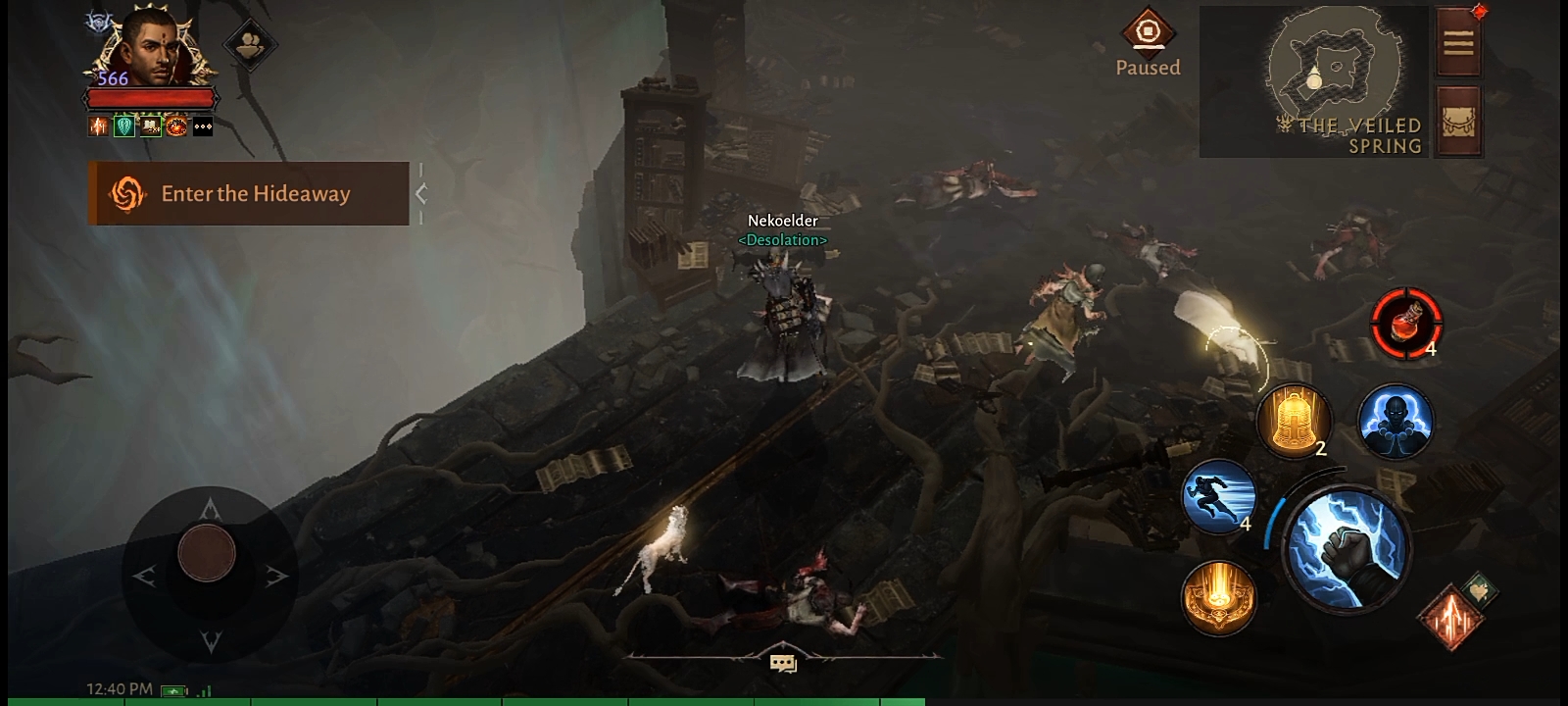Activate the golden bell skill

click(x=1294, y=420)
